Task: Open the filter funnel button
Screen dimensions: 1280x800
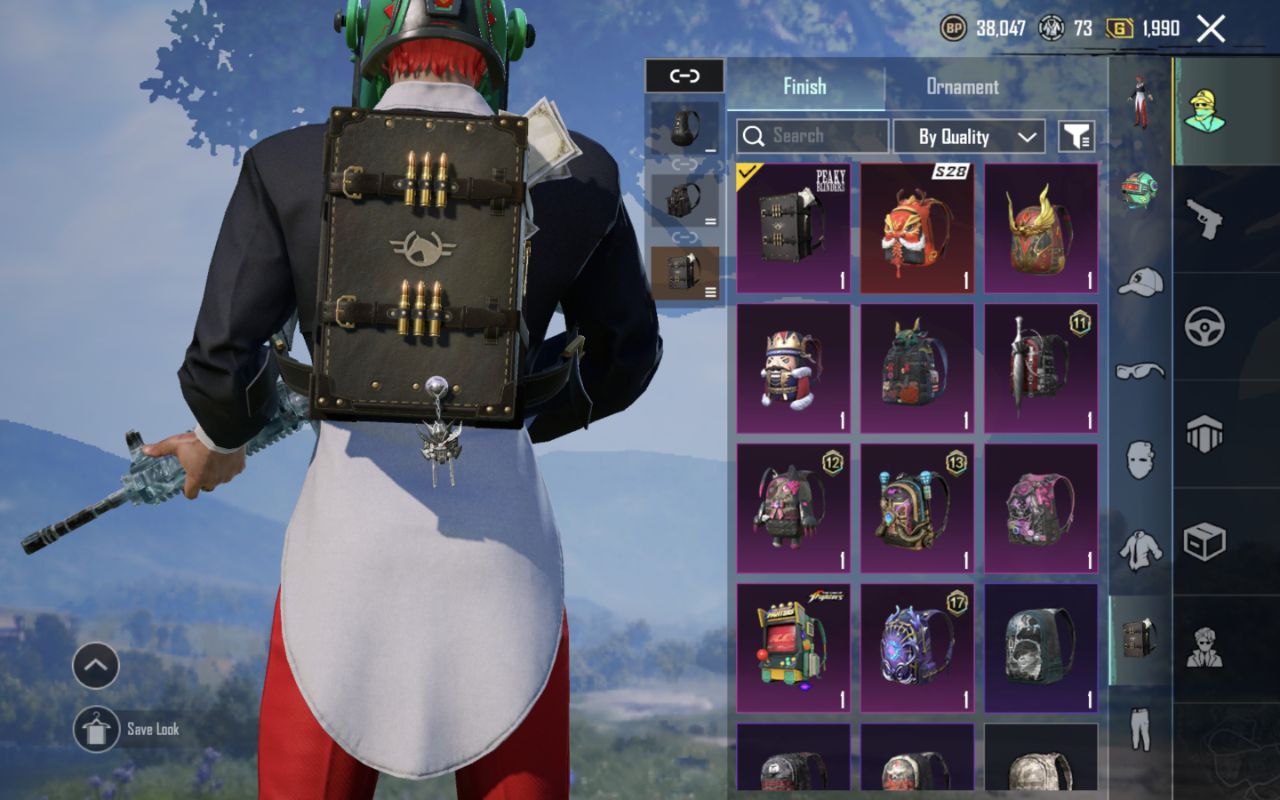Action: point(1077,137)
